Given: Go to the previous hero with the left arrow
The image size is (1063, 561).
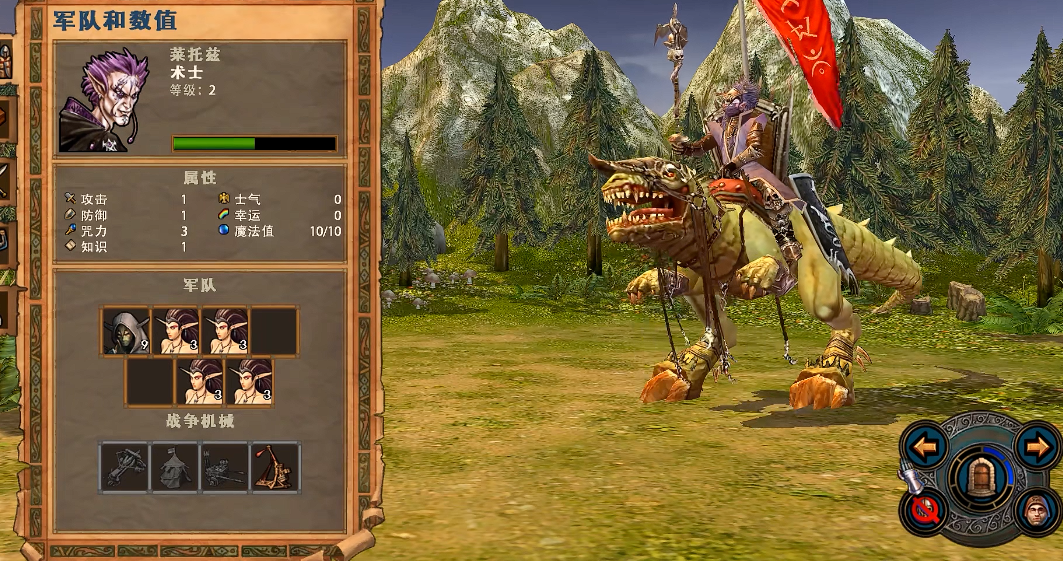Looking at the screenshot, I should tap(925, 446).
